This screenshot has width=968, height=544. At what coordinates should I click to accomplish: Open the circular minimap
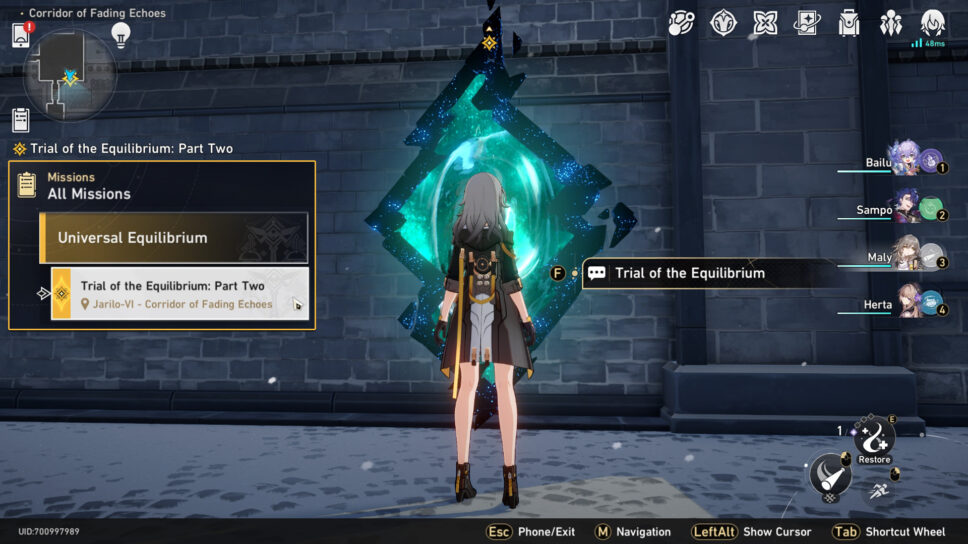69,74
